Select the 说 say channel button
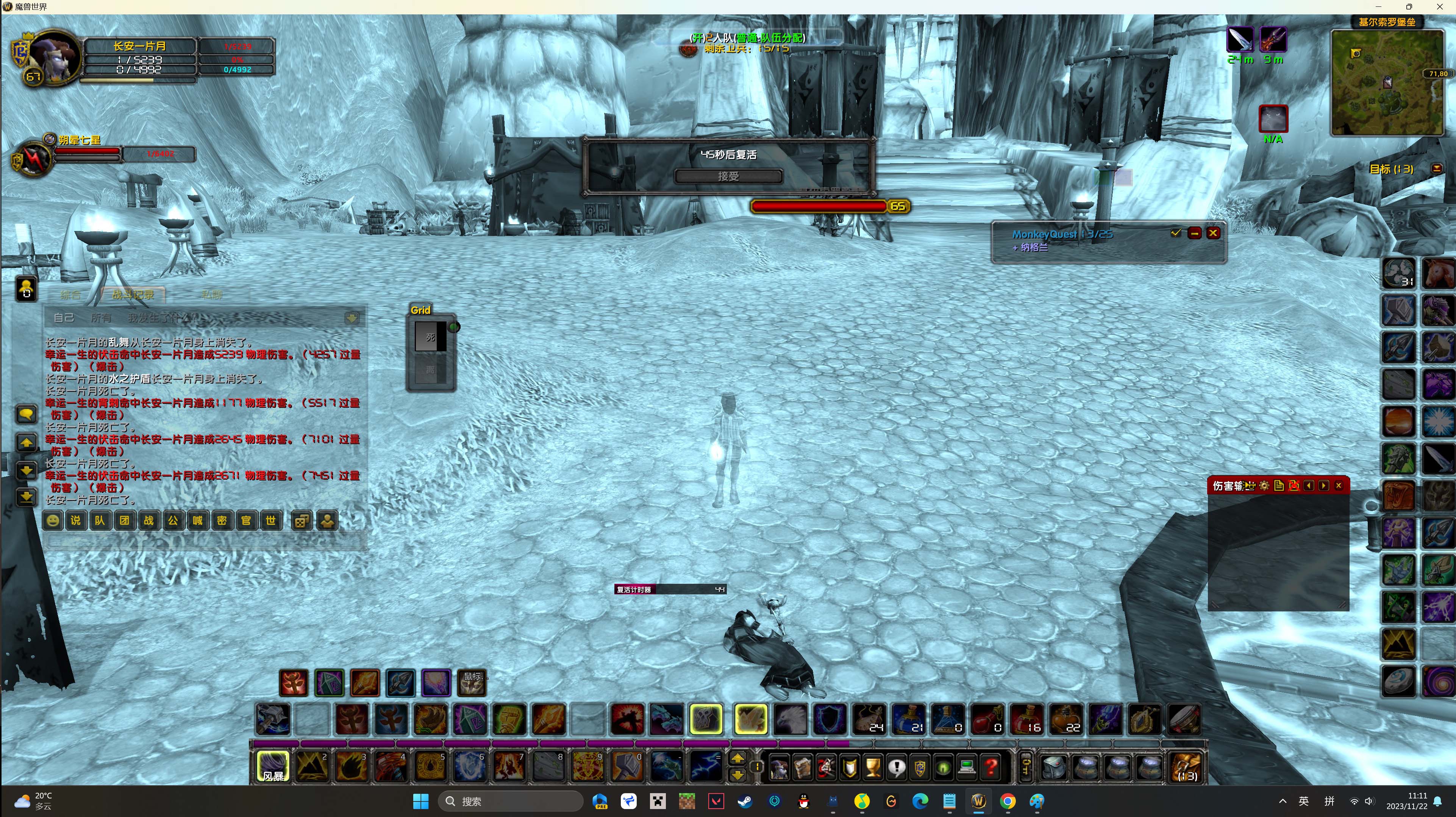 [76, 520]
